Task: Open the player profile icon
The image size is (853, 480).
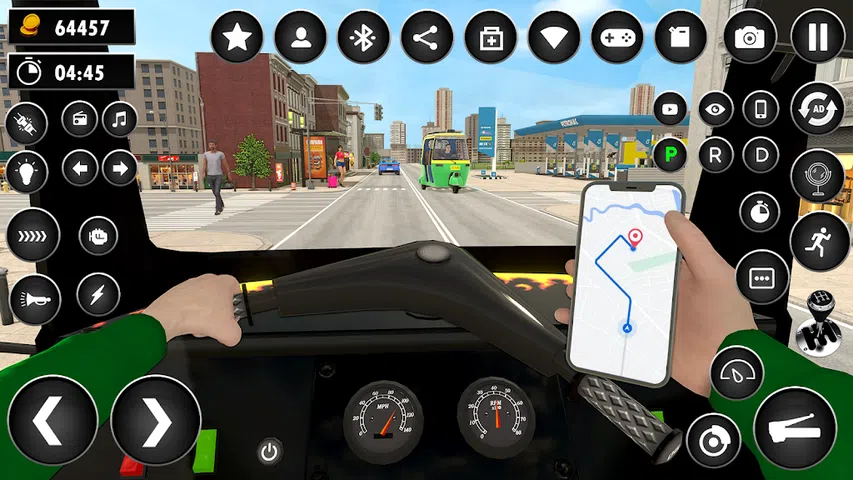Action: click(x=300, y=37)
